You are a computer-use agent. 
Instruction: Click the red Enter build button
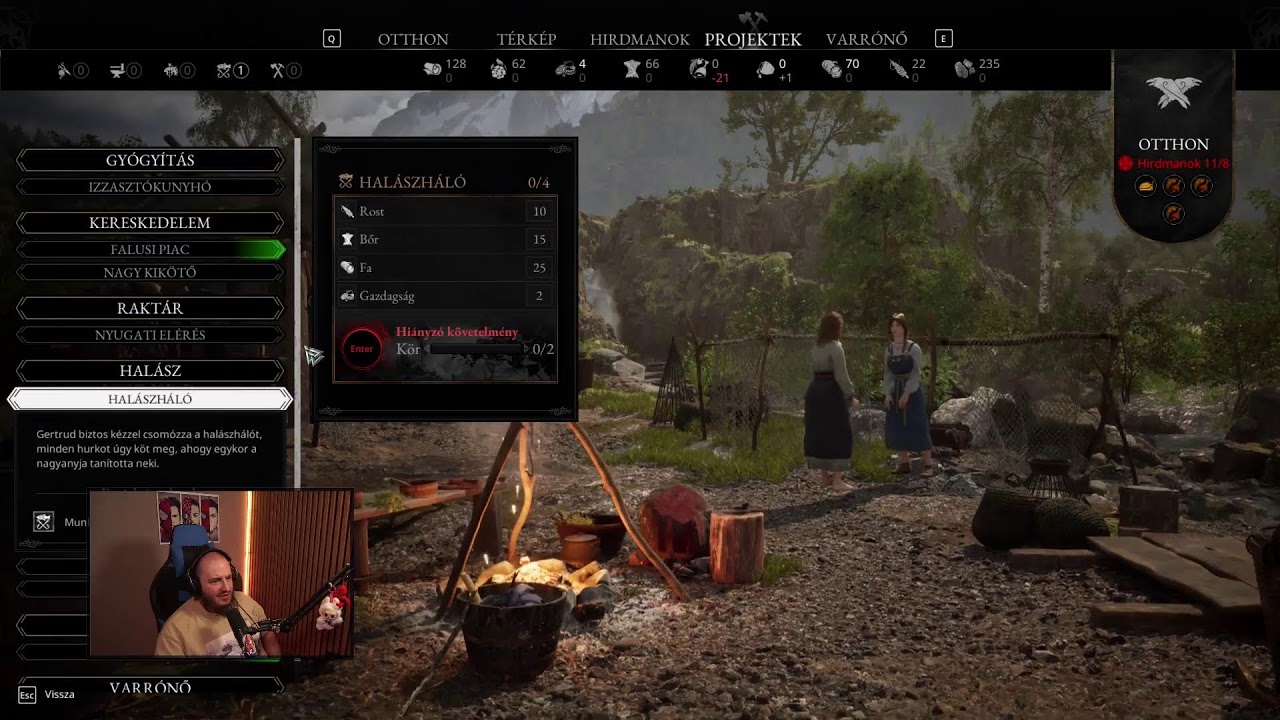pos(362,349)
